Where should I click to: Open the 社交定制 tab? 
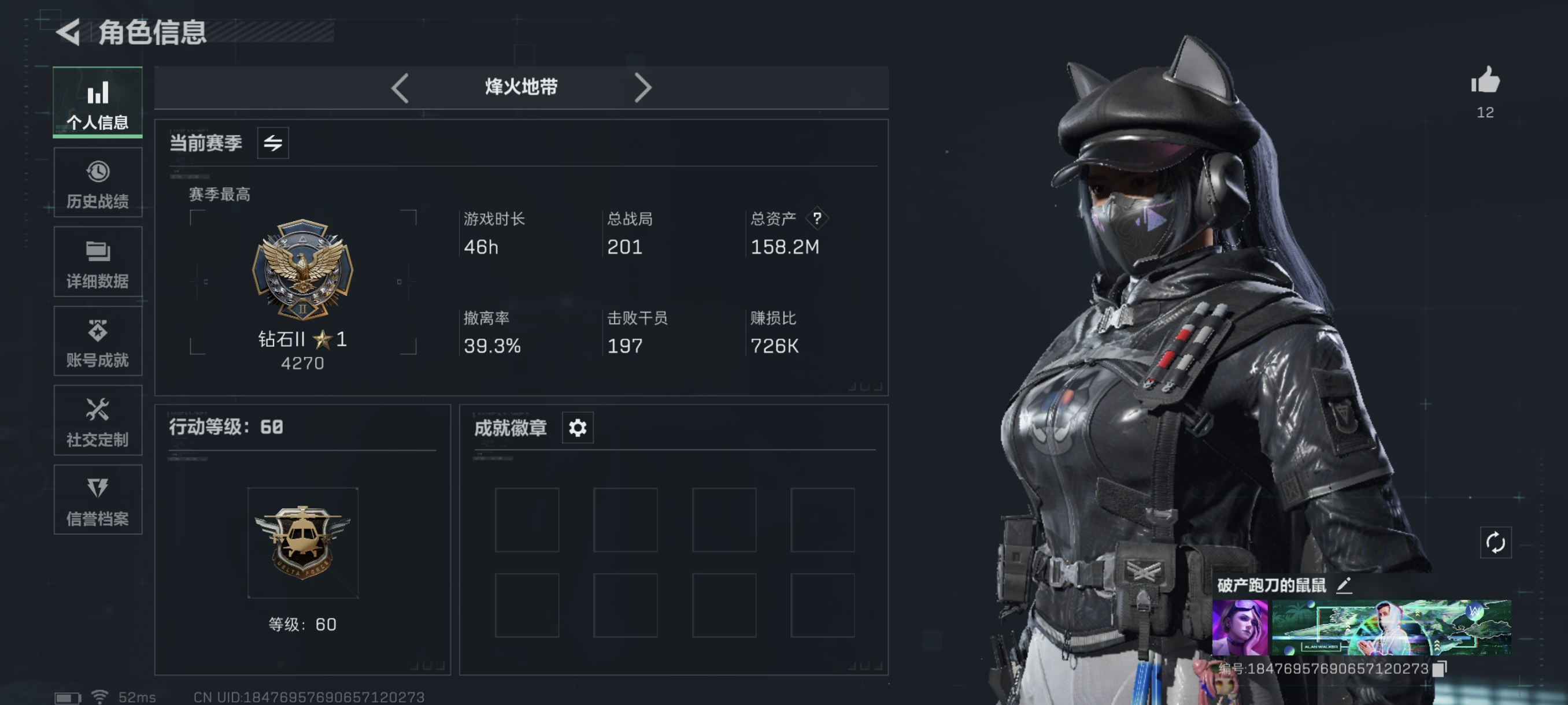tap(97, 420)
